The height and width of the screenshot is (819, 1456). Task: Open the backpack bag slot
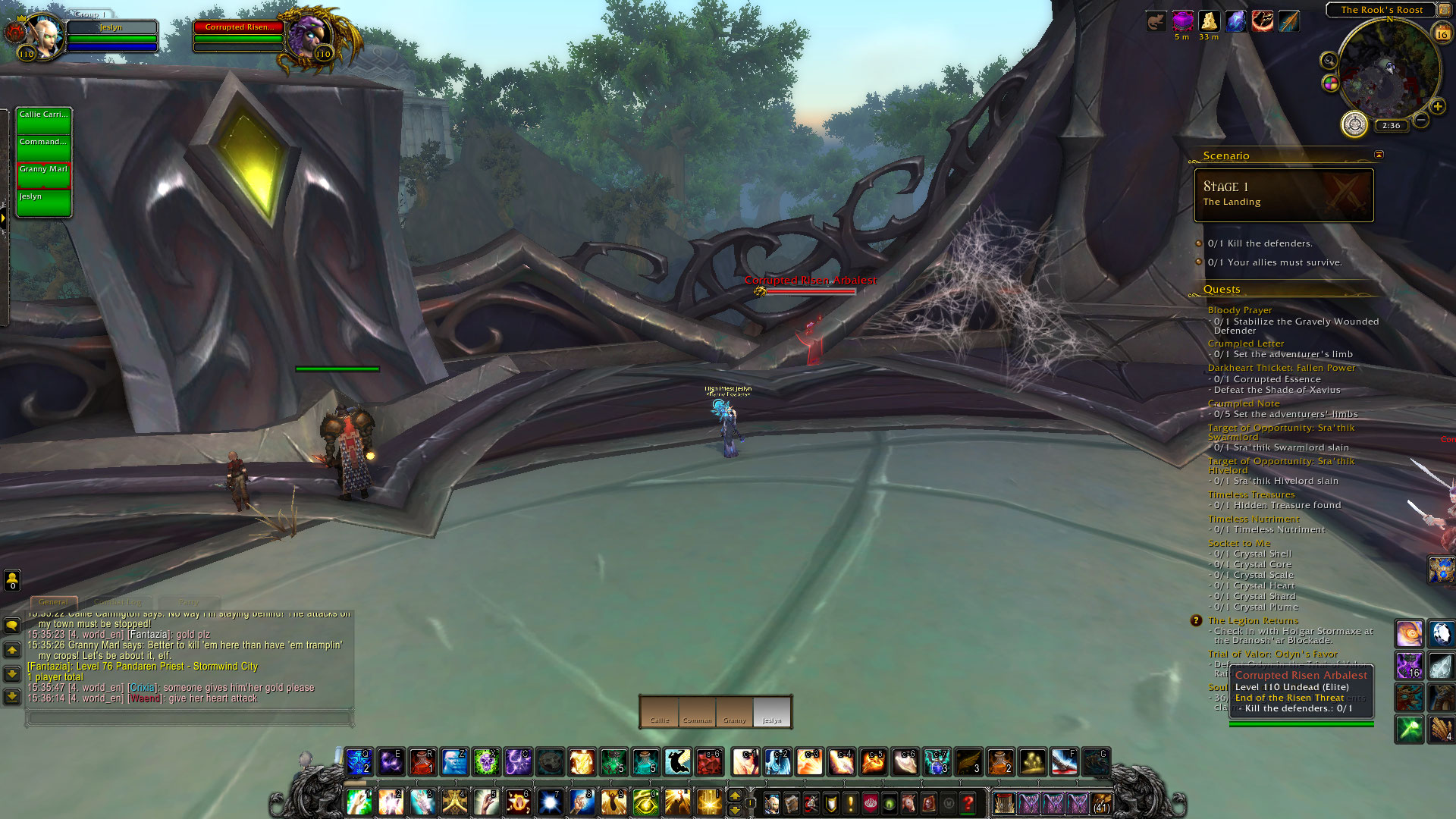coord(1101,802)
